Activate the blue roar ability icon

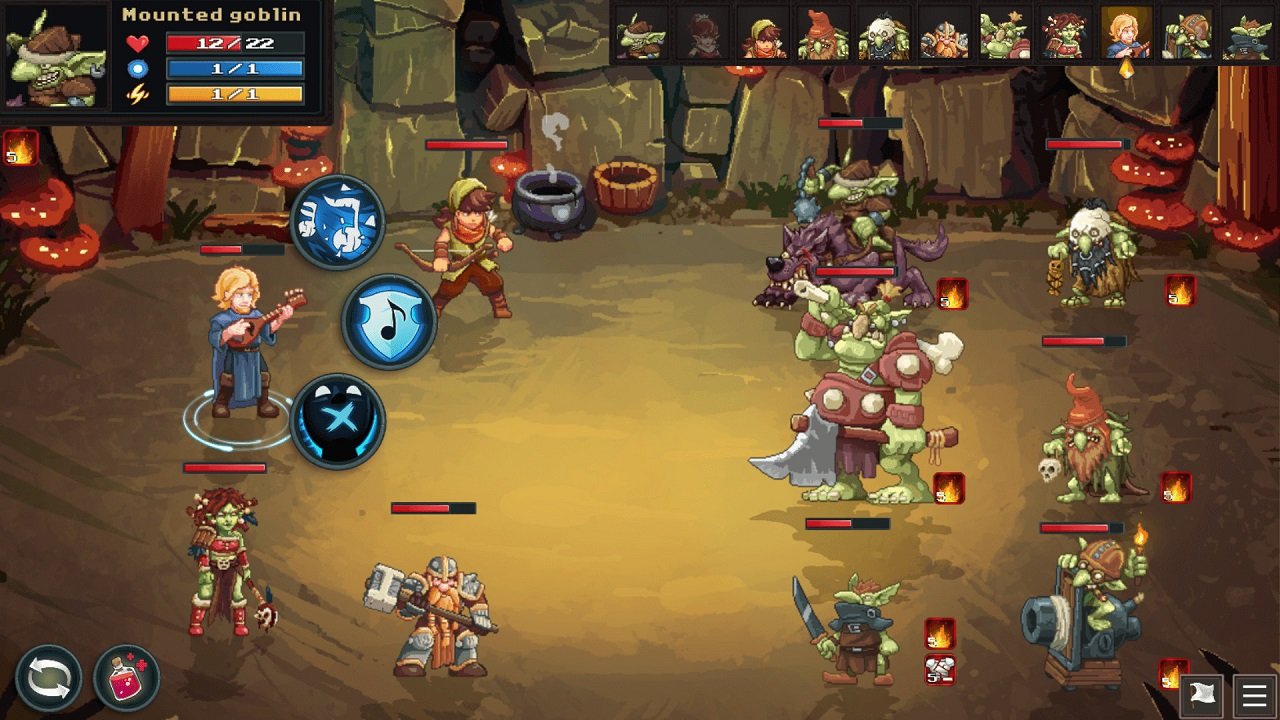coord(336,222)
